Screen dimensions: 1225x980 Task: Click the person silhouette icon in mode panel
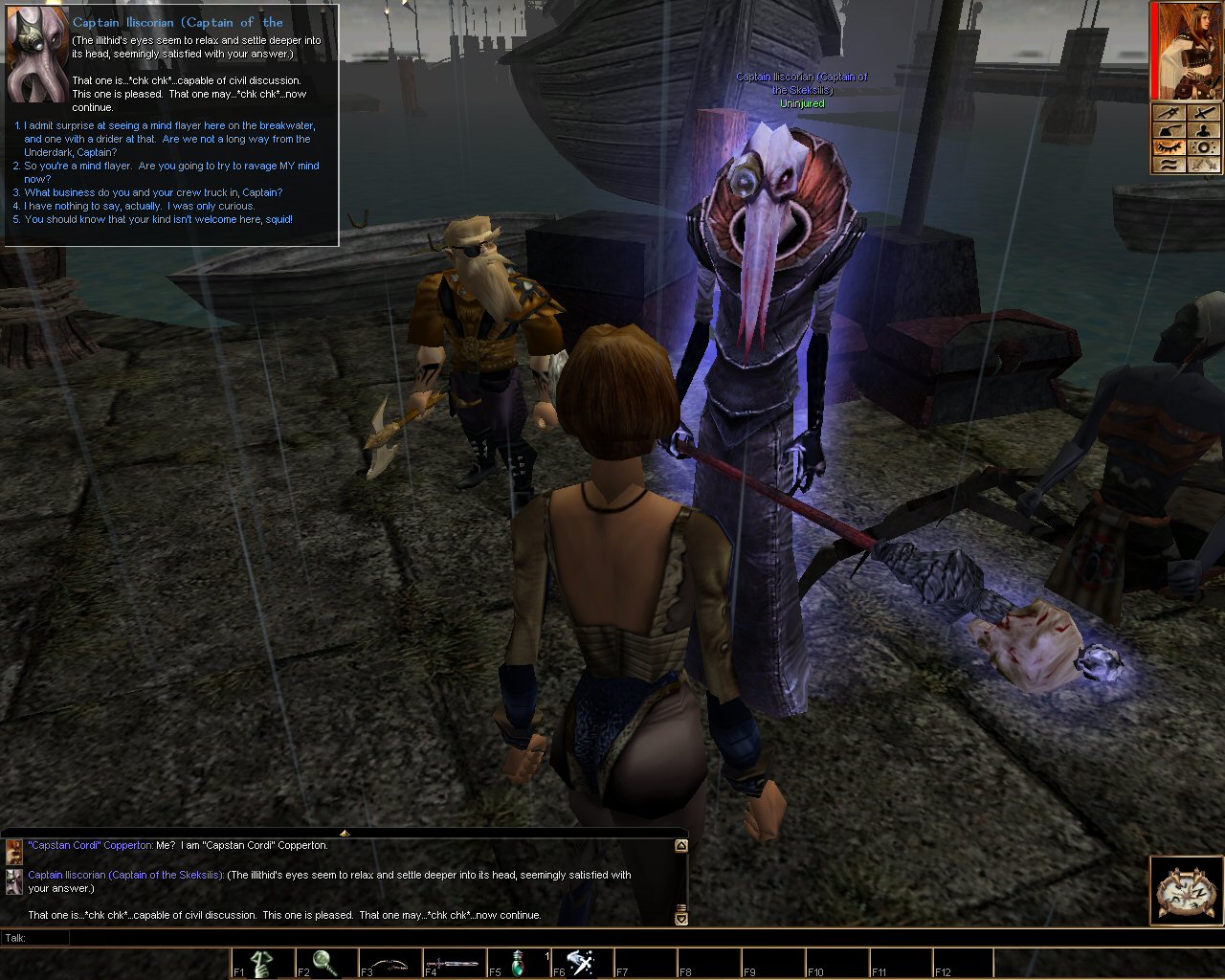(1204, 131)
